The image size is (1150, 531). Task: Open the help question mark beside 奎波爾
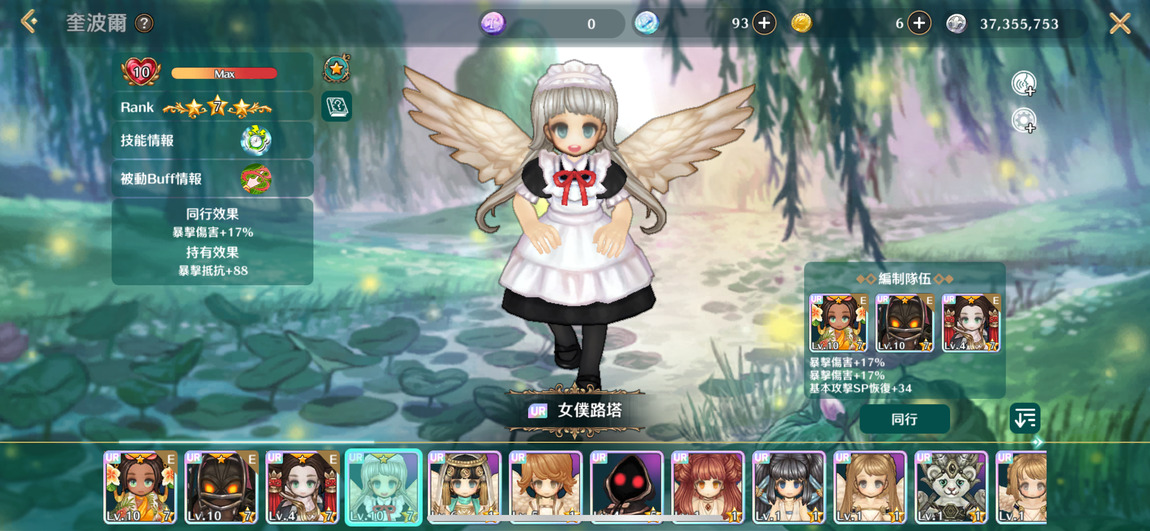pyautogui.click(x=145, y=23)
